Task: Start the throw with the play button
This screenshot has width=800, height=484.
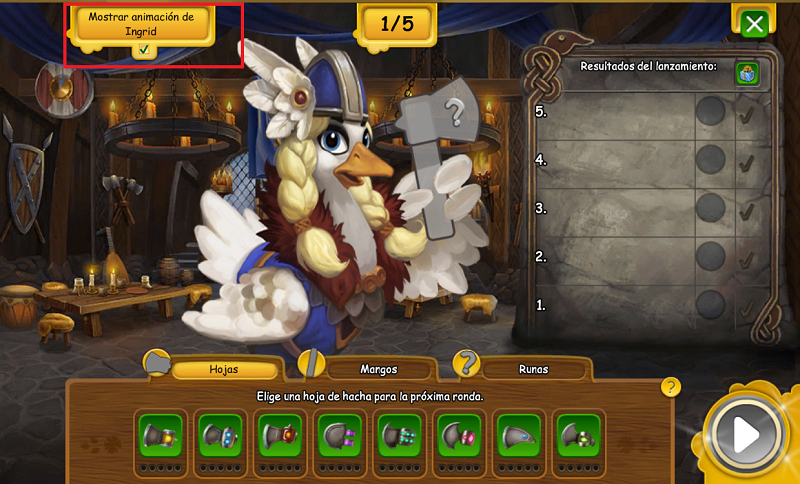Action: click(745, 434)
